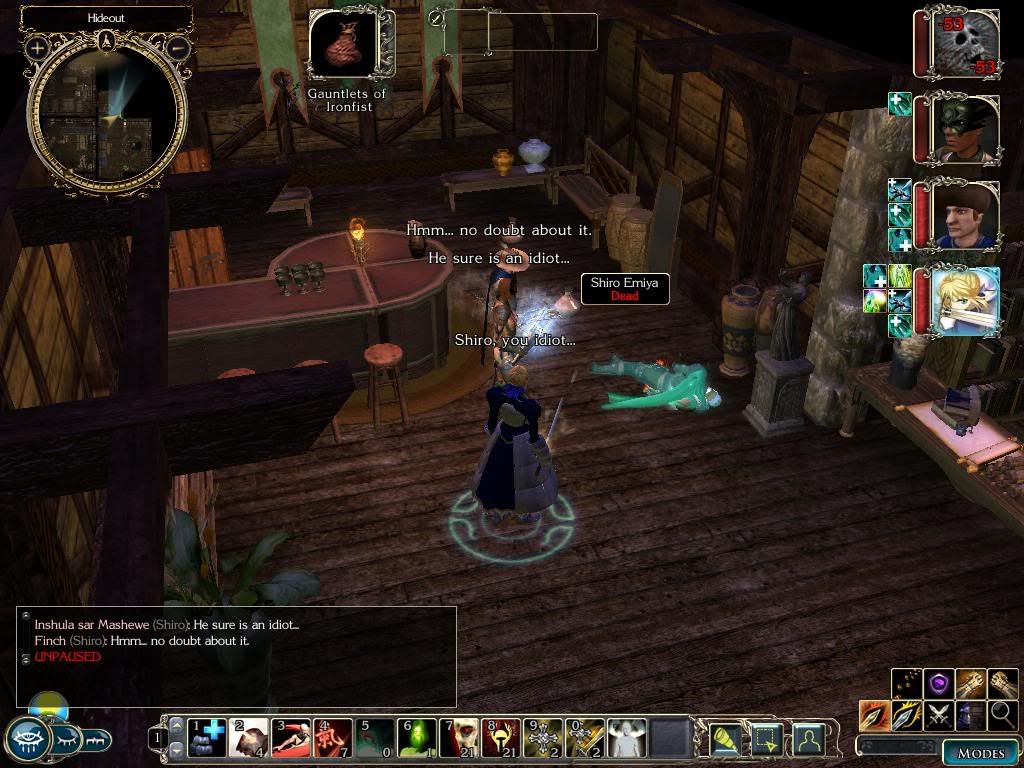The width and height of the screenshot is (1024, 768).
Task: Use hotbar slot 7 red skull ability
Action: tap(459, 738)
